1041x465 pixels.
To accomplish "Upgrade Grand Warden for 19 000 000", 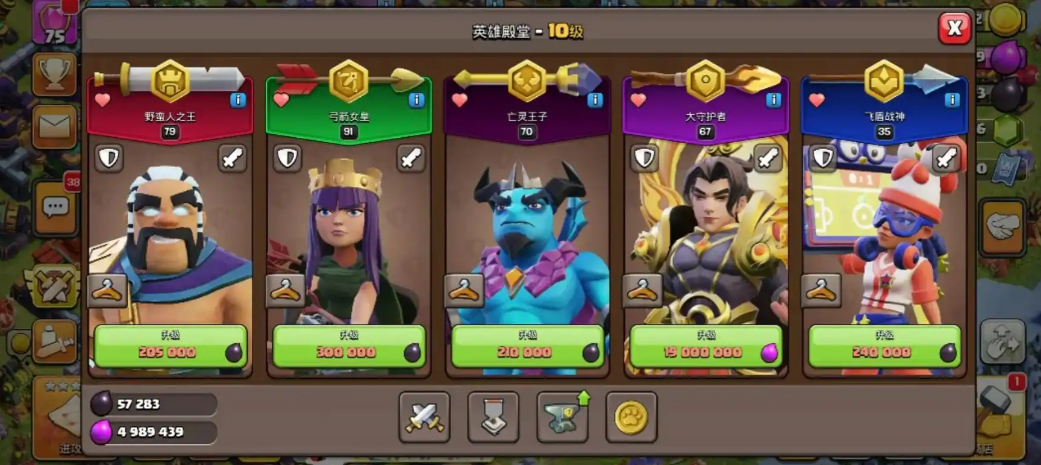I will 706,347.
